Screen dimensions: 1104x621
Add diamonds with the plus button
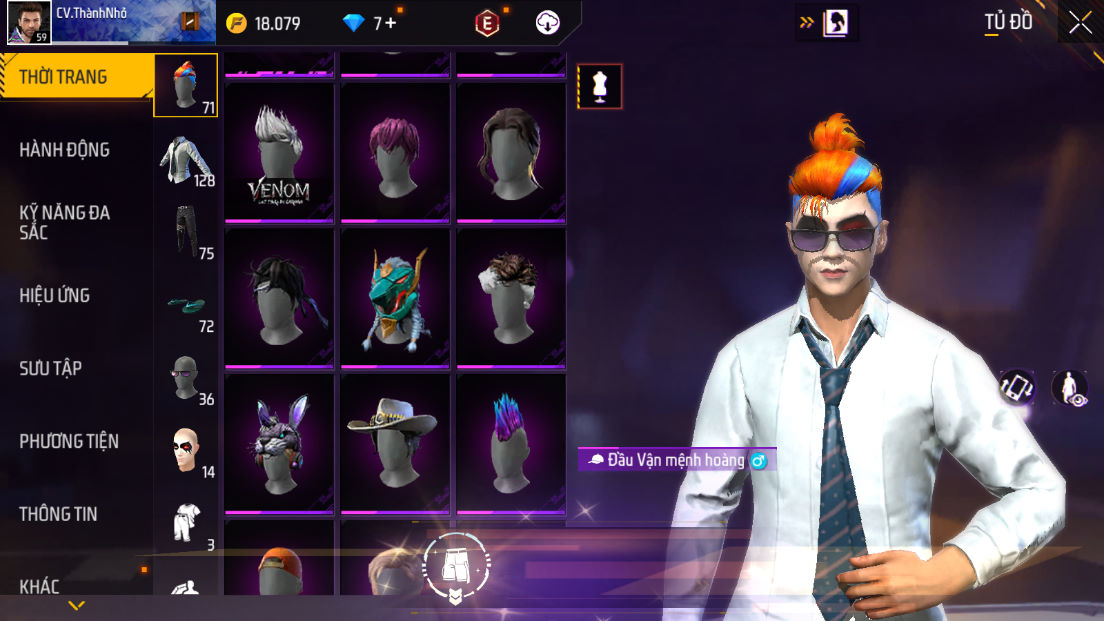tap(391, 23)
